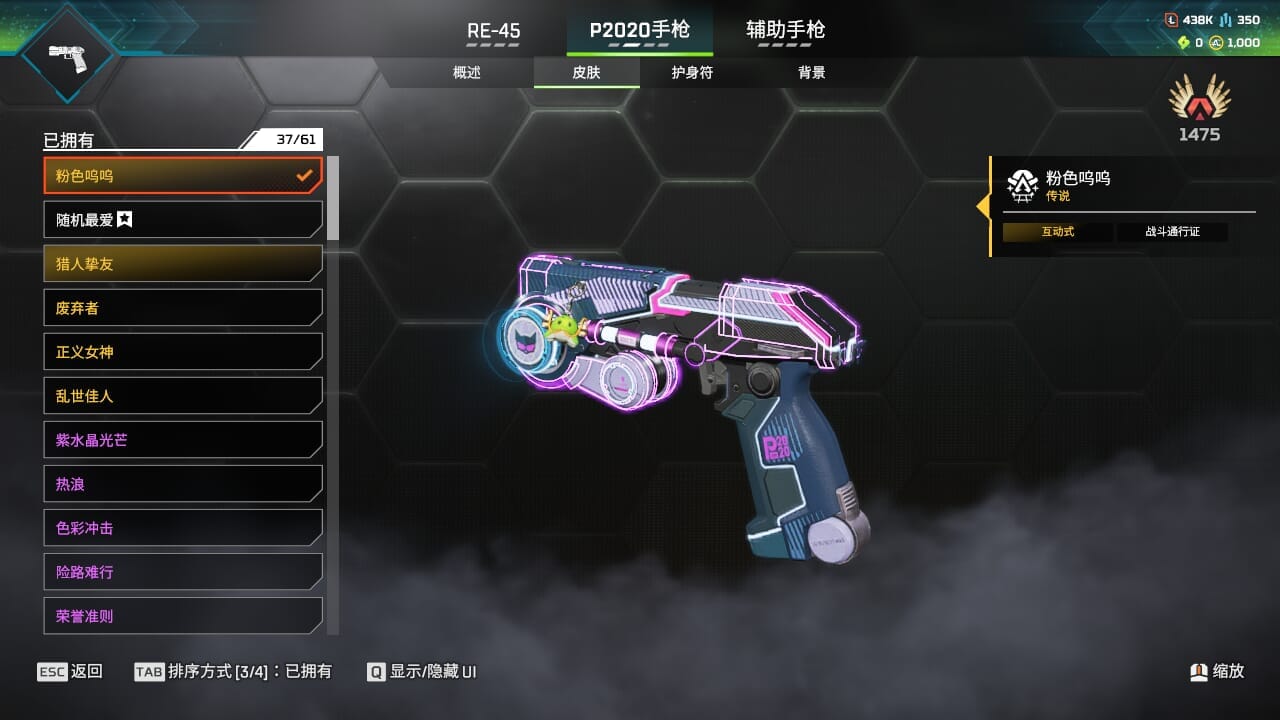Select the 荣誉准则 skin
This screenshot has width=1280, height=720.
point(183,616)
